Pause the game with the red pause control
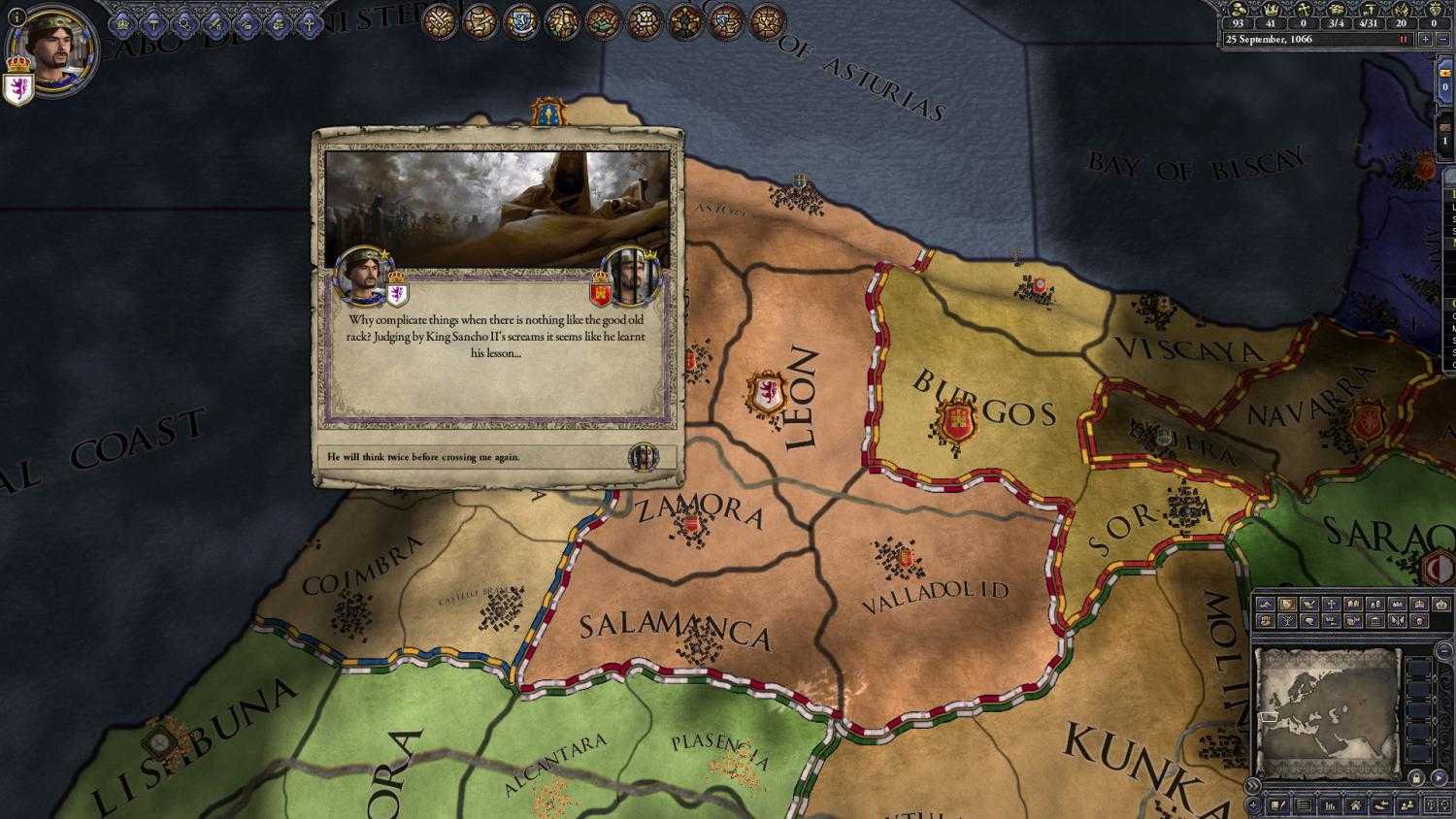 point(1406,39)
